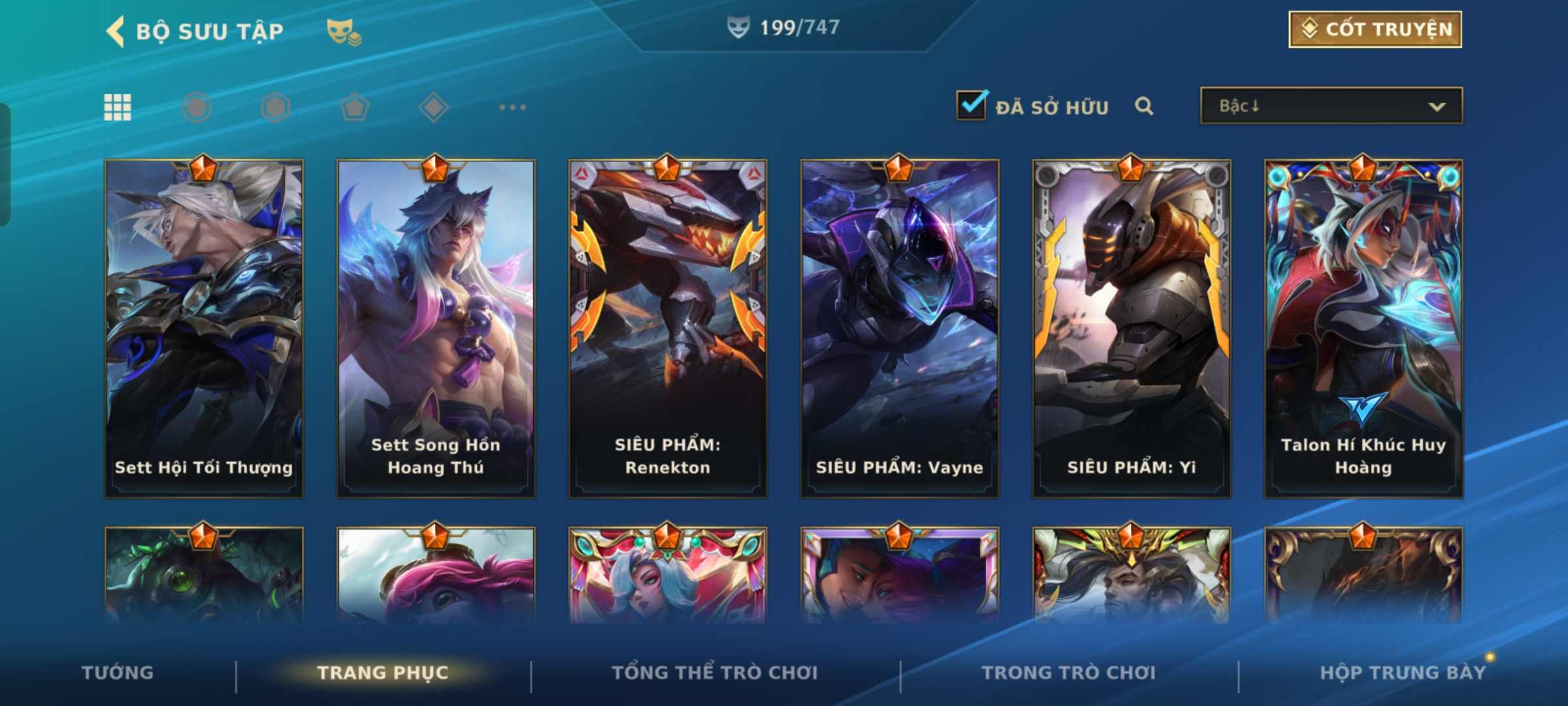Choose the diamond rarity filter
Image resolution: width=1568 pixels, height=706 pixels.
(434, 107)
